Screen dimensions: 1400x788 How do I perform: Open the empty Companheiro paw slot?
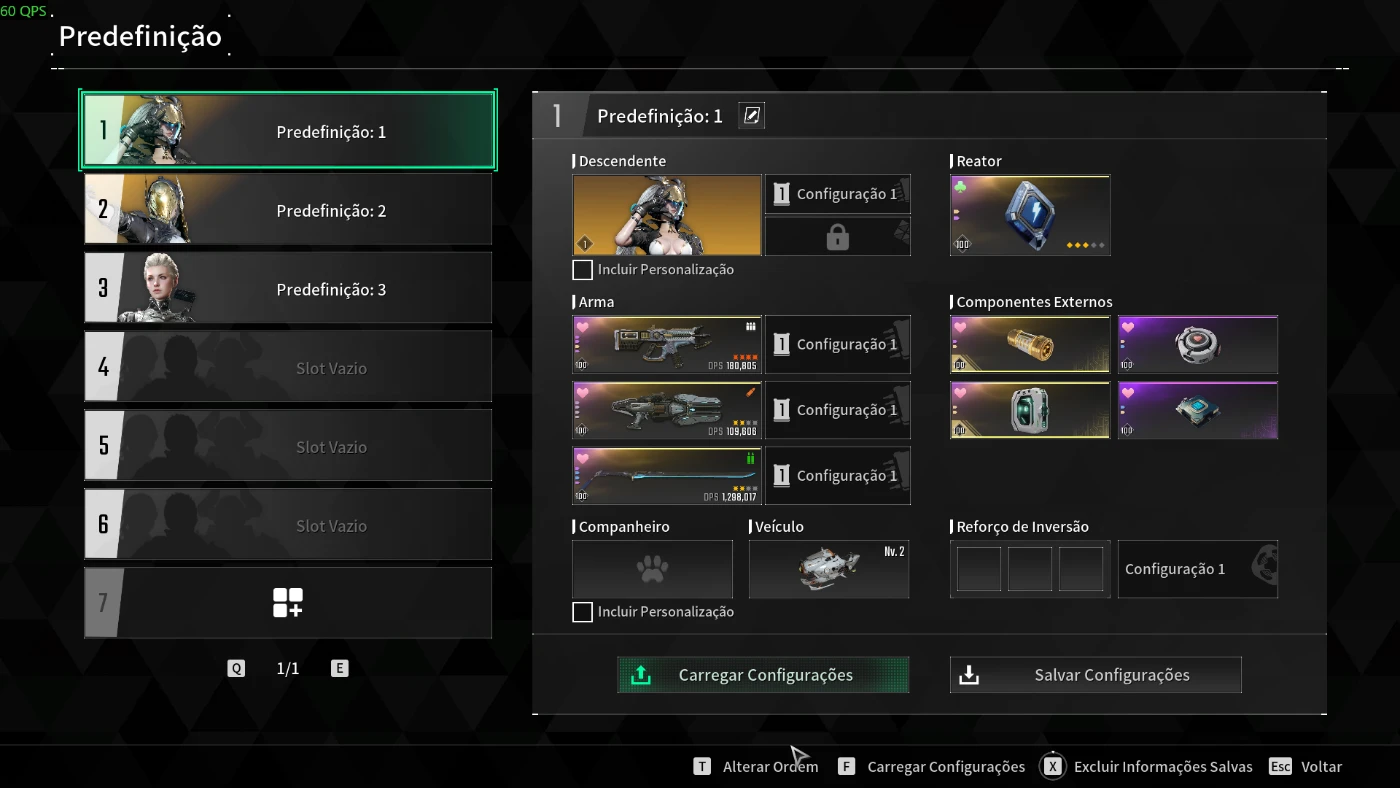(x=652, y=570)
